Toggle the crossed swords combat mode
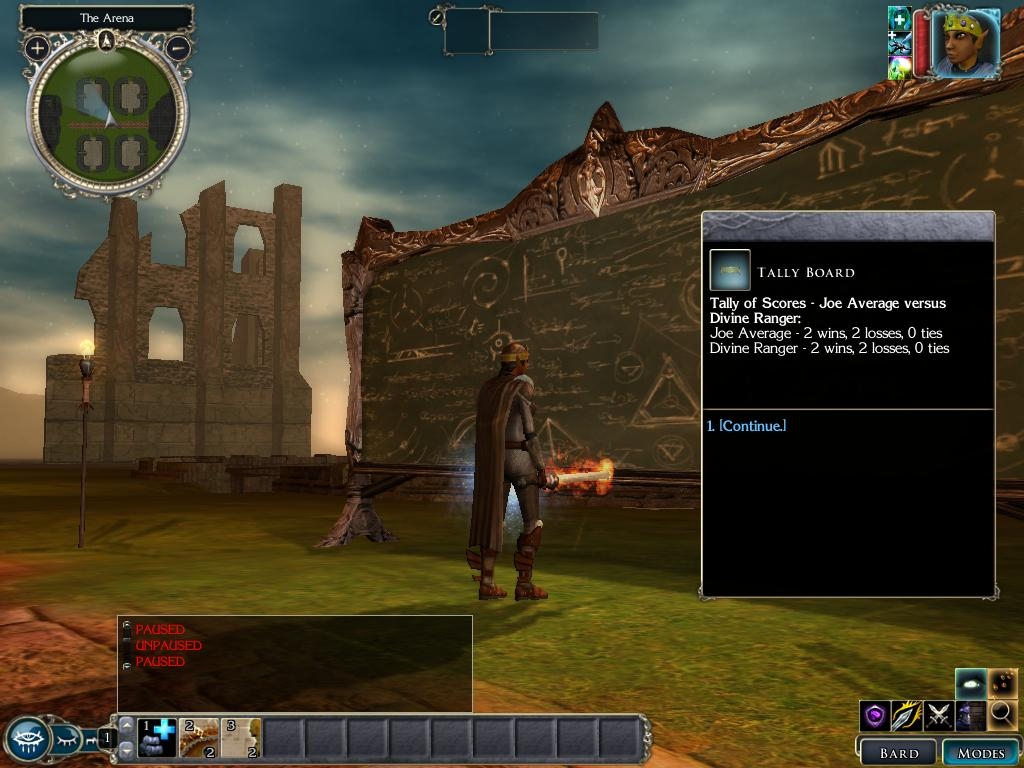 tap(938, 715)
